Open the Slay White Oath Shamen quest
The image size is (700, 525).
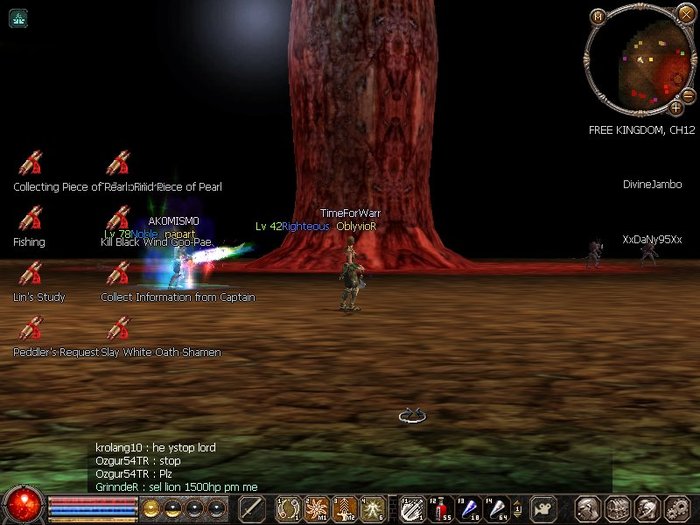coord(118,328)
